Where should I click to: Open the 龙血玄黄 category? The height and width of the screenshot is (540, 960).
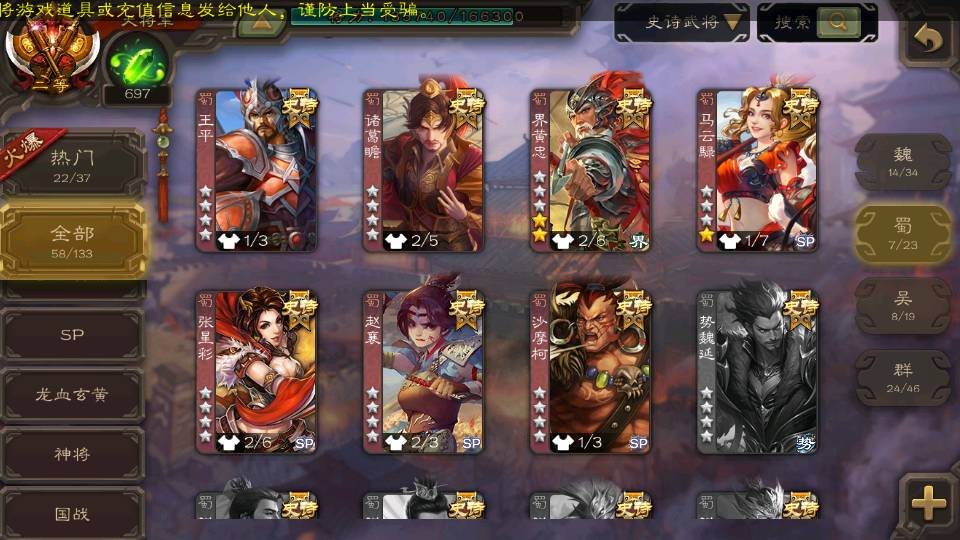point(72,395)
